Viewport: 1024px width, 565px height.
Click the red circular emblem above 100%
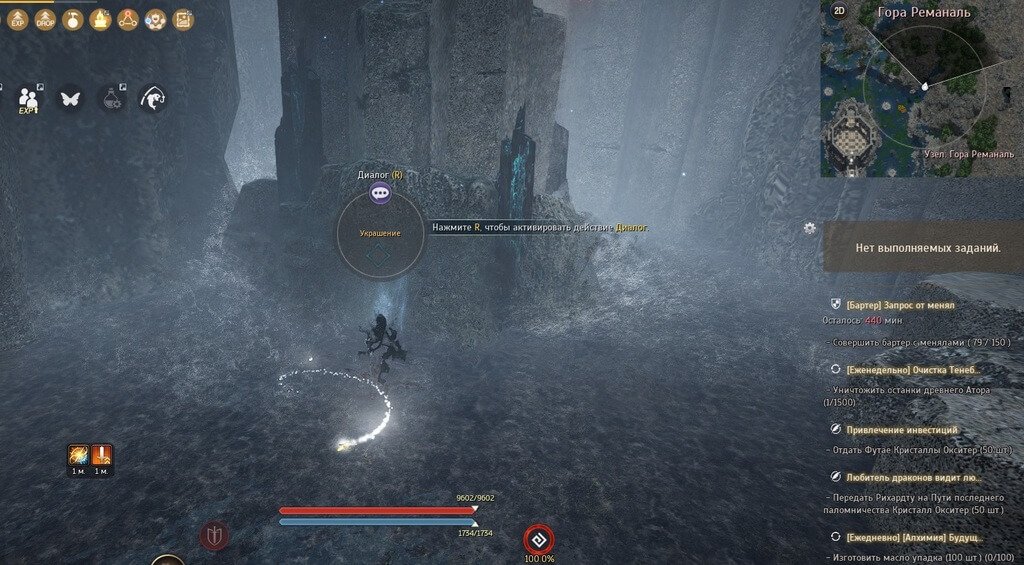538,539
